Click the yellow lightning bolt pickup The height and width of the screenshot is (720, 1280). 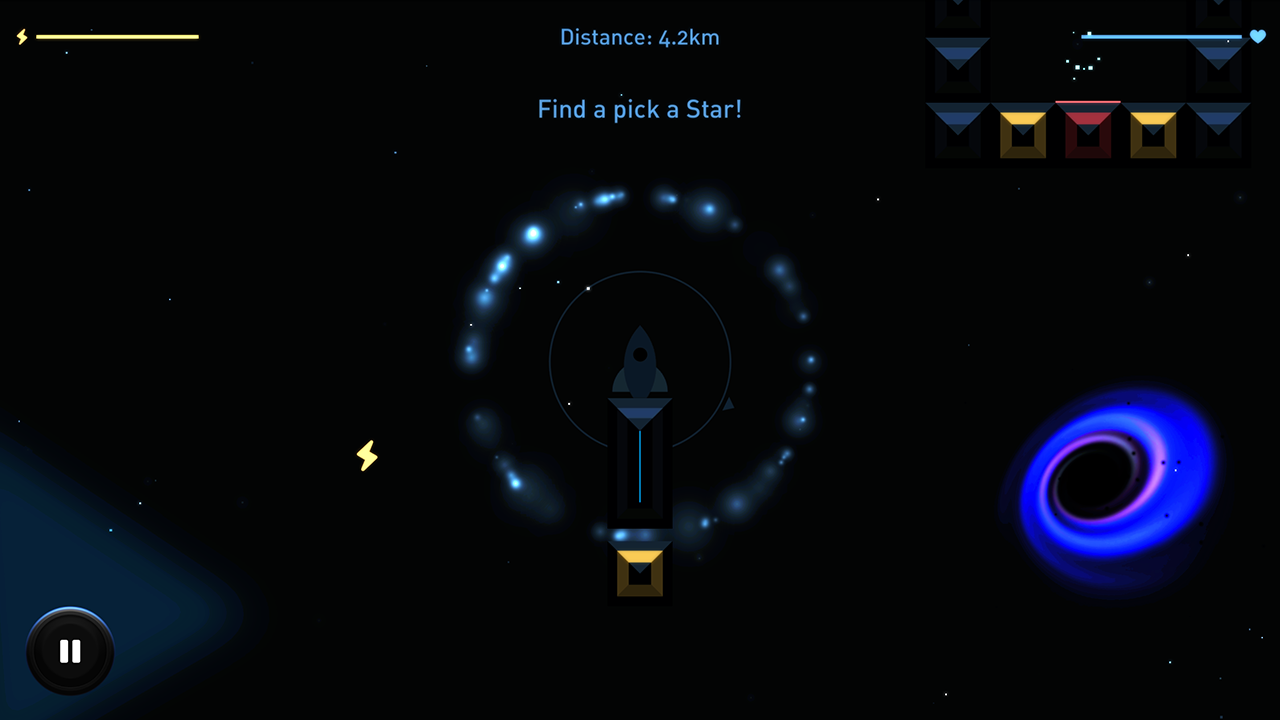(367, 456)
